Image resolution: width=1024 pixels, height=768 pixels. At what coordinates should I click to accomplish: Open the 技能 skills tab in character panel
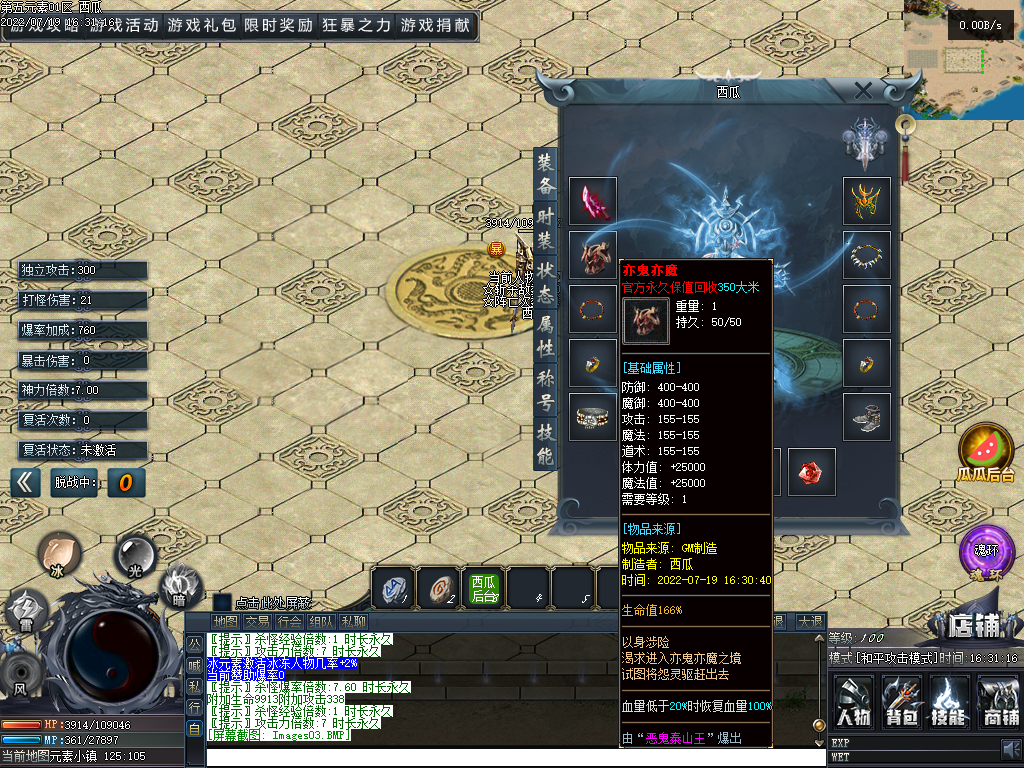(545, 444)
